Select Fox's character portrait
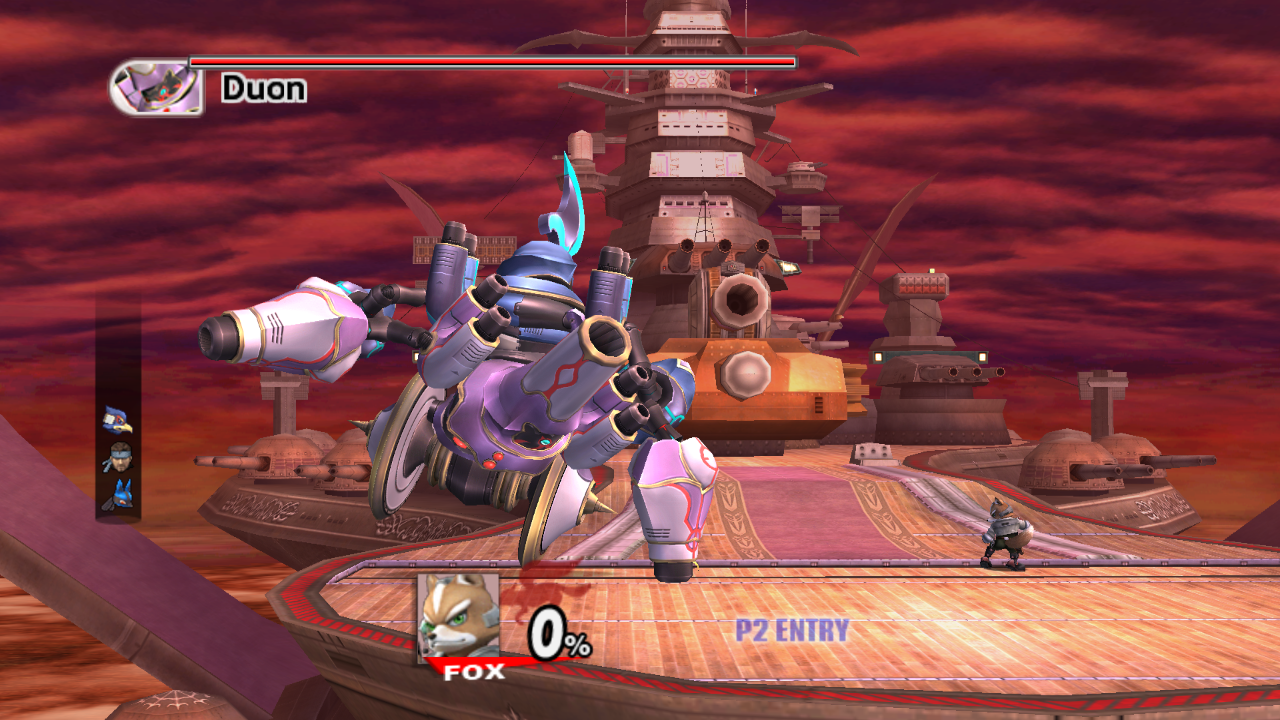 pyautogui.click(x=458, y=617)
